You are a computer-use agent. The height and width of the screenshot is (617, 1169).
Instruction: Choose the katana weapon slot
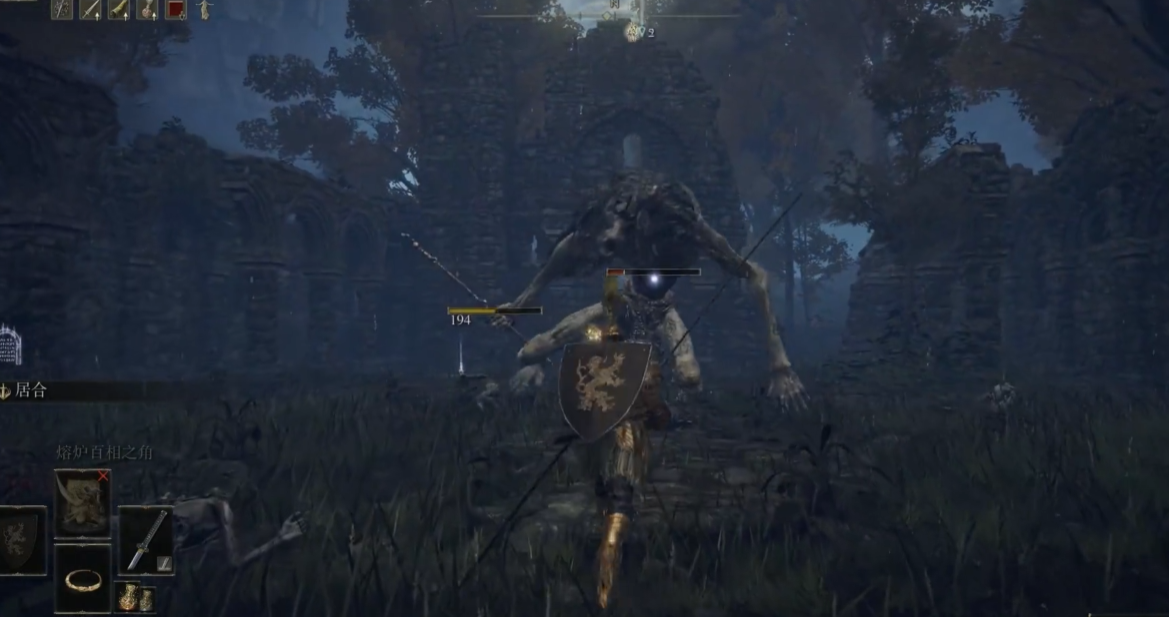click(145, 540)
